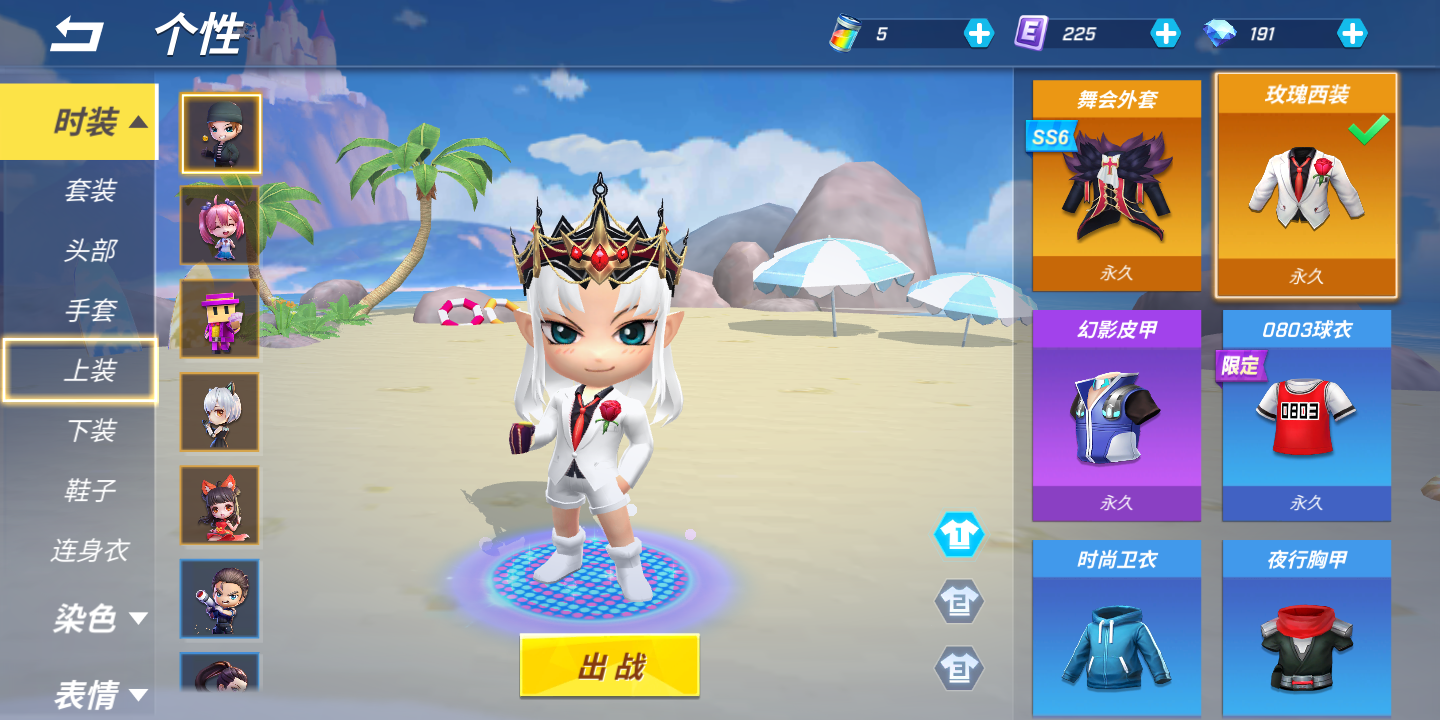Select the 手套 gloves category
Image resolution: width=1440 pixels, height=720 pixels.
click(x=90, y=310)
